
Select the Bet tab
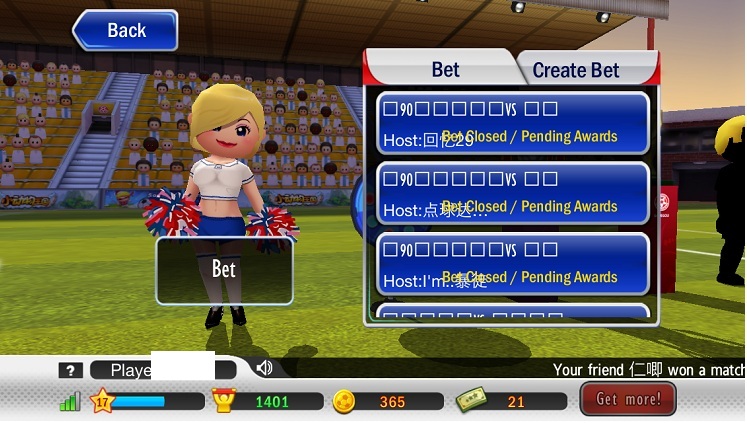coord(445,69)
